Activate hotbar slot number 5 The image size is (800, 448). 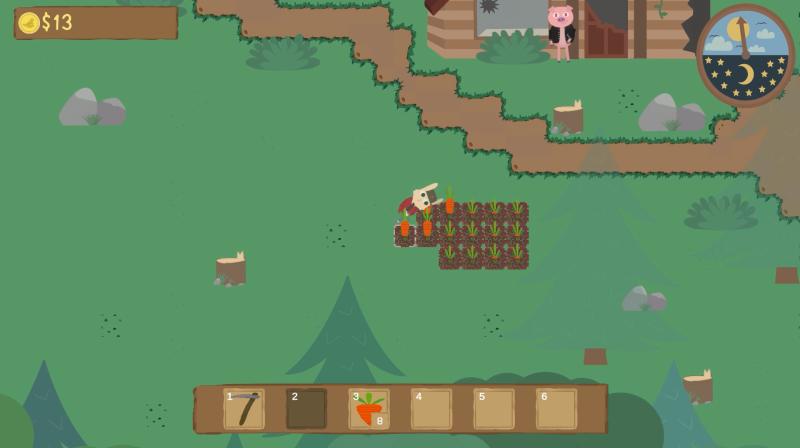coord(494,409)
